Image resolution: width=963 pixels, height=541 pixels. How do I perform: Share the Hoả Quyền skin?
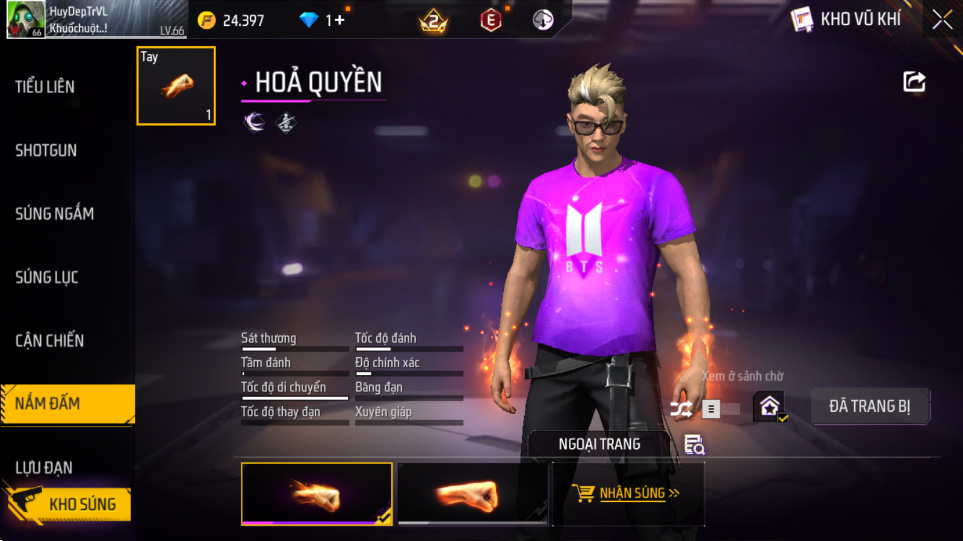coord(914,82)
